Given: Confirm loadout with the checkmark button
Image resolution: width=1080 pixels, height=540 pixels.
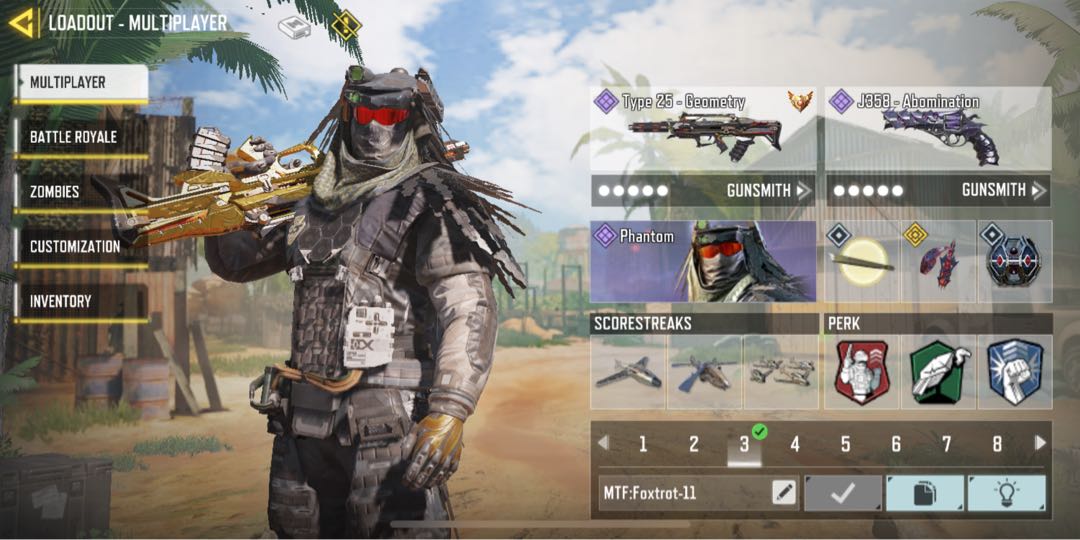Looking at the screenshot, I should tap(843, 493).
